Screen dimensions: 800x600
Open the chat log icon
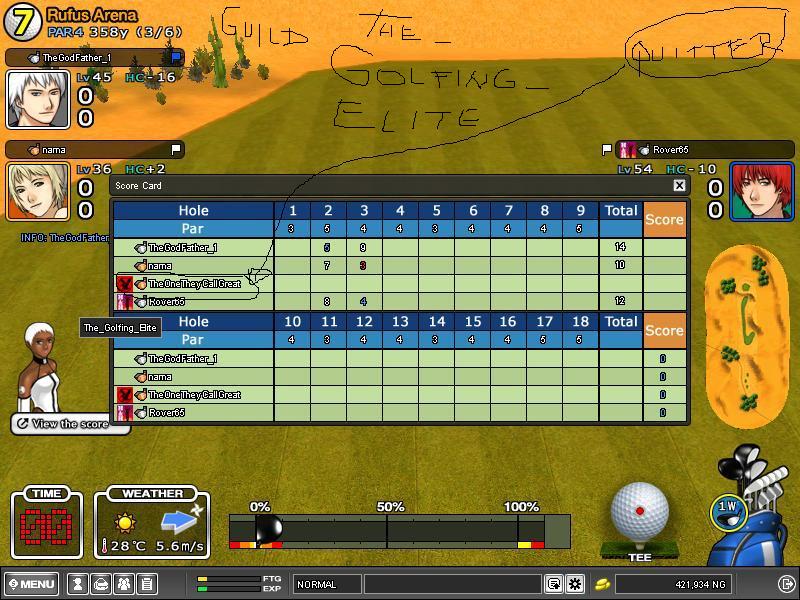pyautogui.click(x=554, y=584)
